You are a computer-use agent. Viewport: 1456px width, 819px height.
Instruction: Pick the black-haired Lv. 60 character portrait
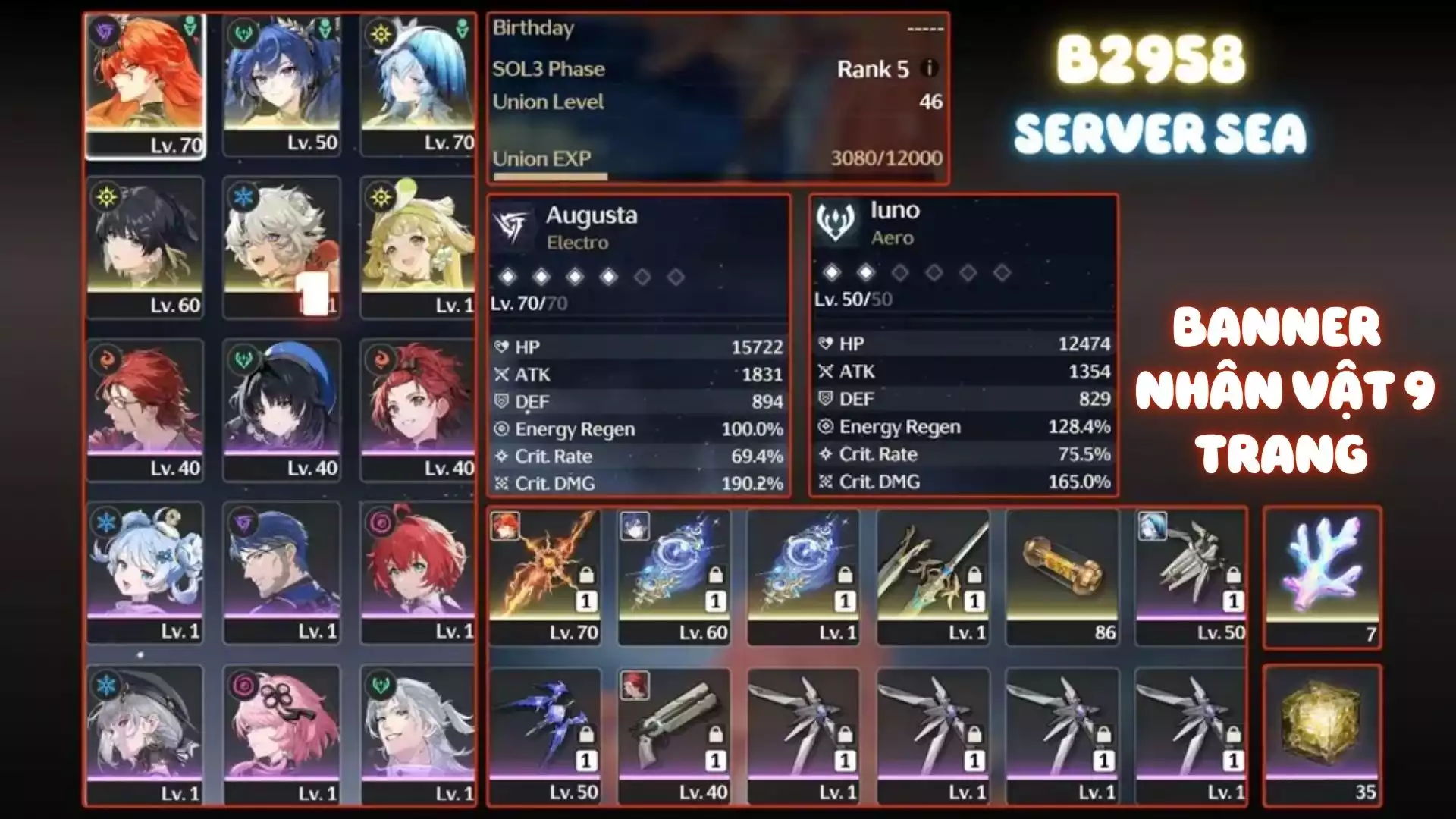click(145, 247)
